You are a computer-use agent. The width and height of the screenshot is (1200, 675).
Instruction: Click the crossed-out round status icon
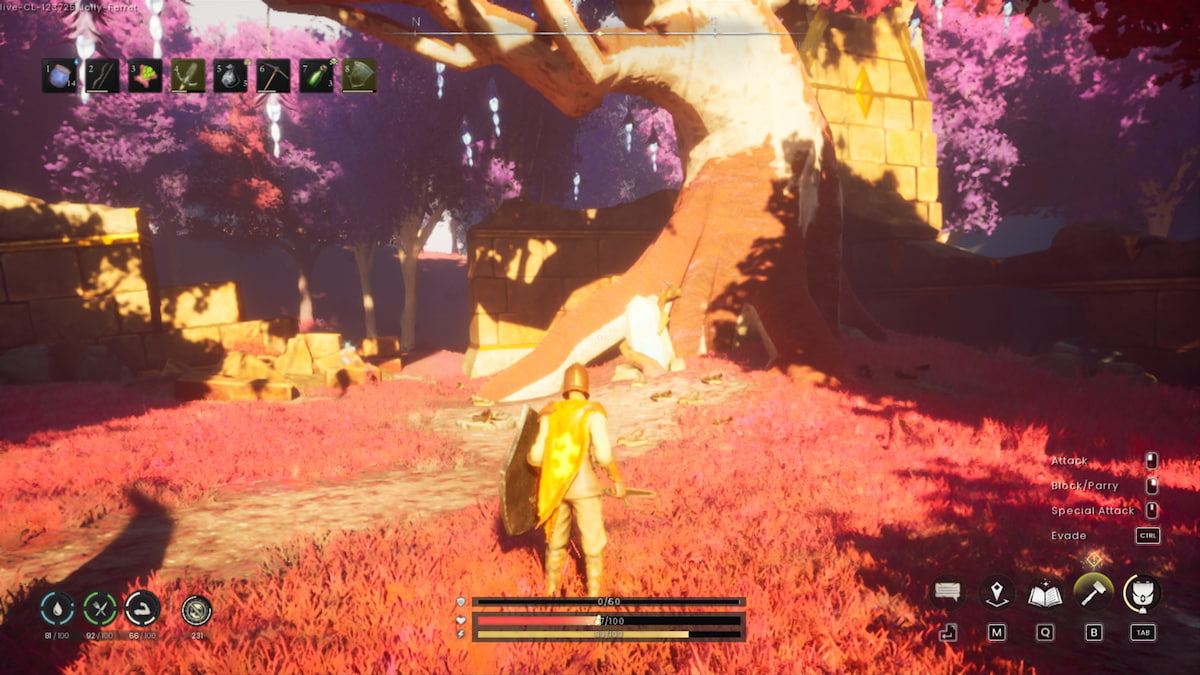coord(196,608)
